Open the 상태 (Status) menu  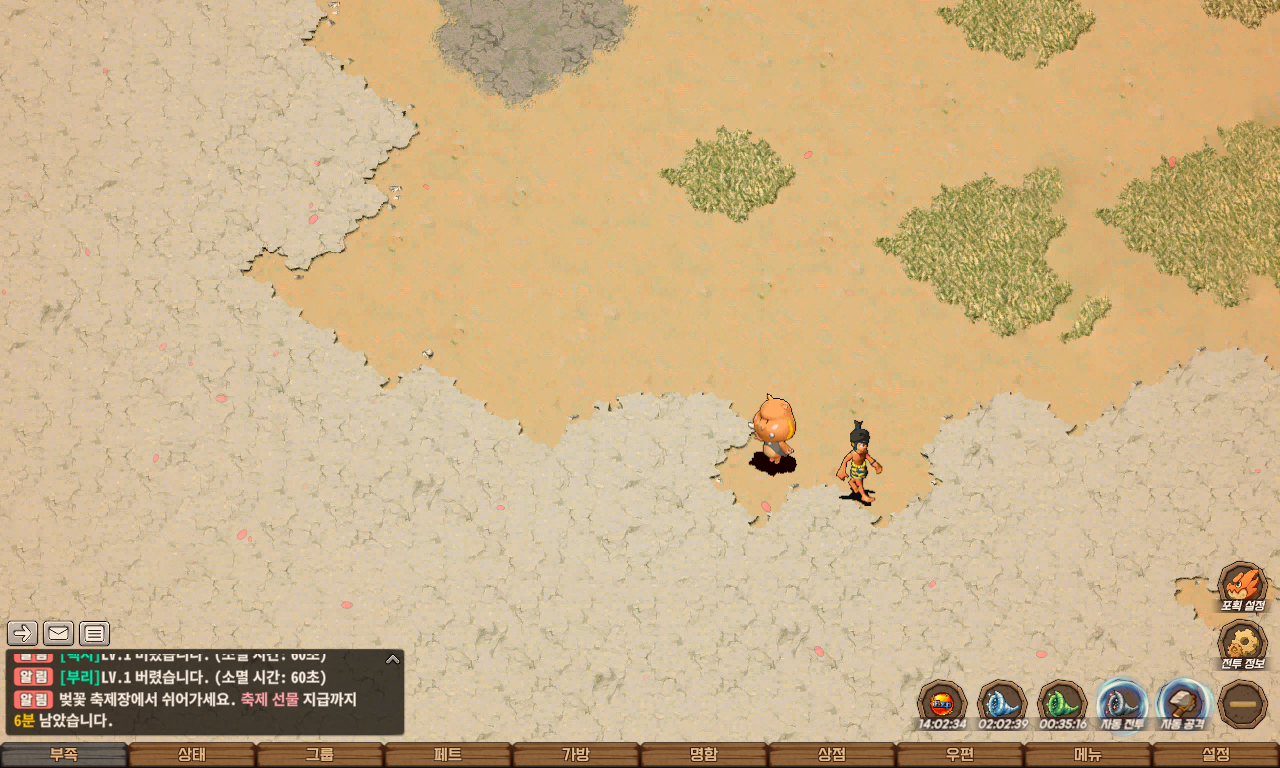pos(192,755)
